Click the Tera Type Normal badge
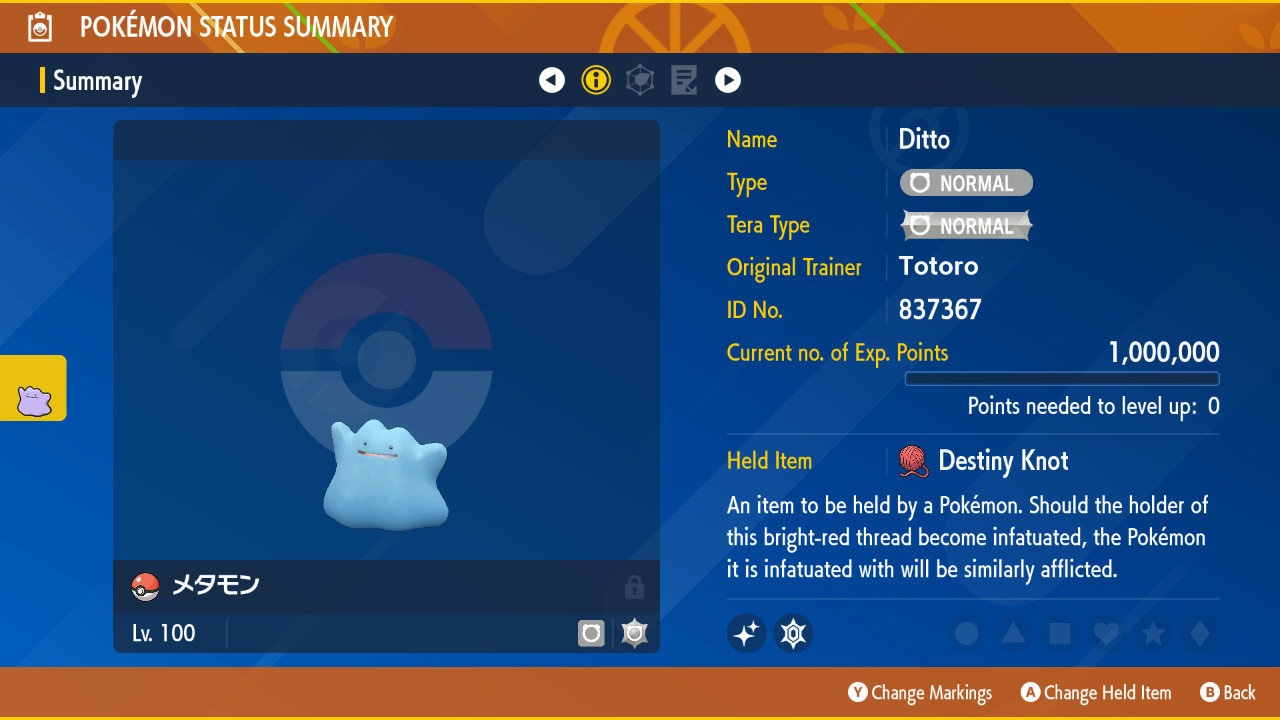1280x720 pixels. [965, 225]
